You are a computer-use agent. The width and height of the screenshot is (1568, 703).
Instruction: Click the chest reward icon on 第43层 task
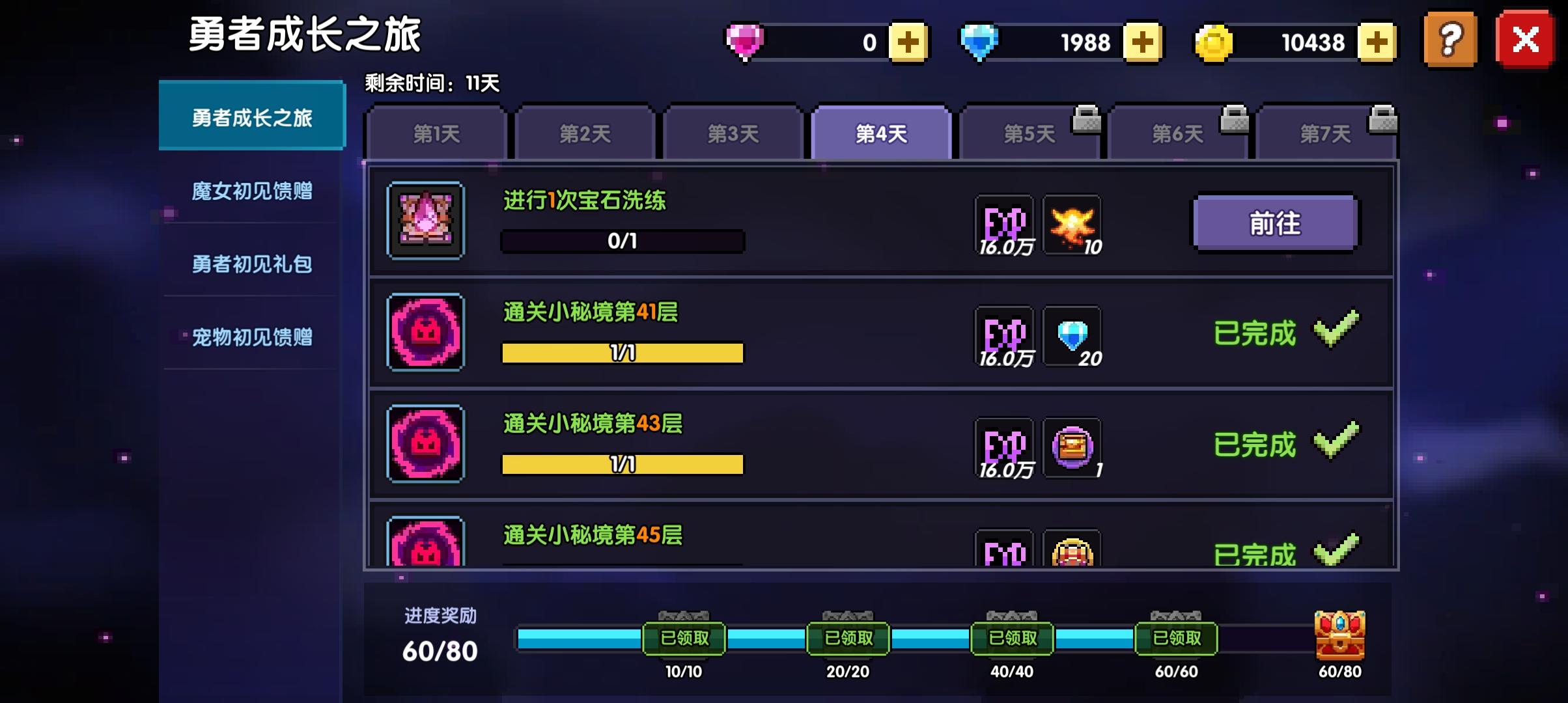click(x=1073, y=446)
